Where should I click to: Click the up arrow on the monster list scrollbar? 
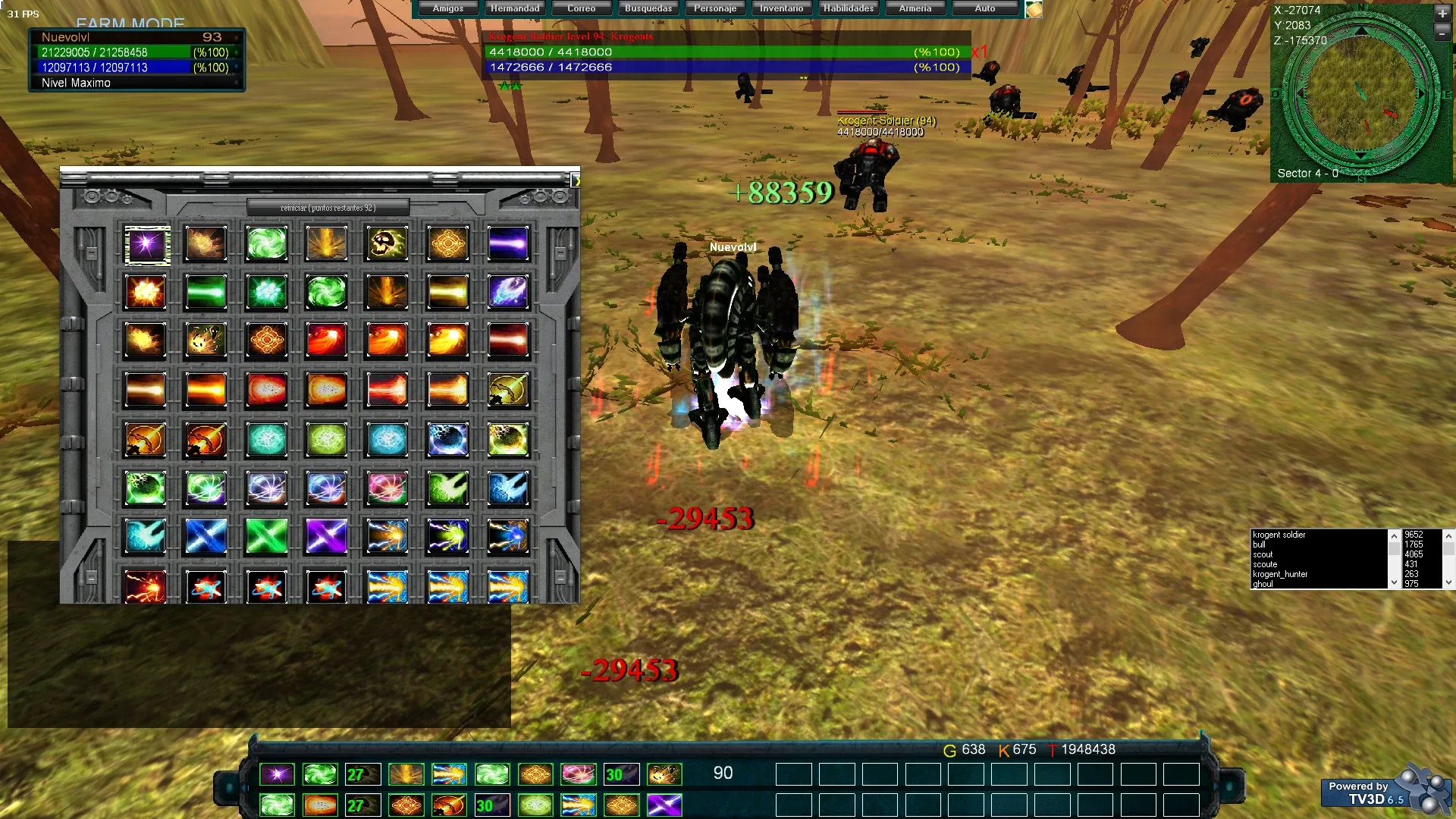[1394, 535]
